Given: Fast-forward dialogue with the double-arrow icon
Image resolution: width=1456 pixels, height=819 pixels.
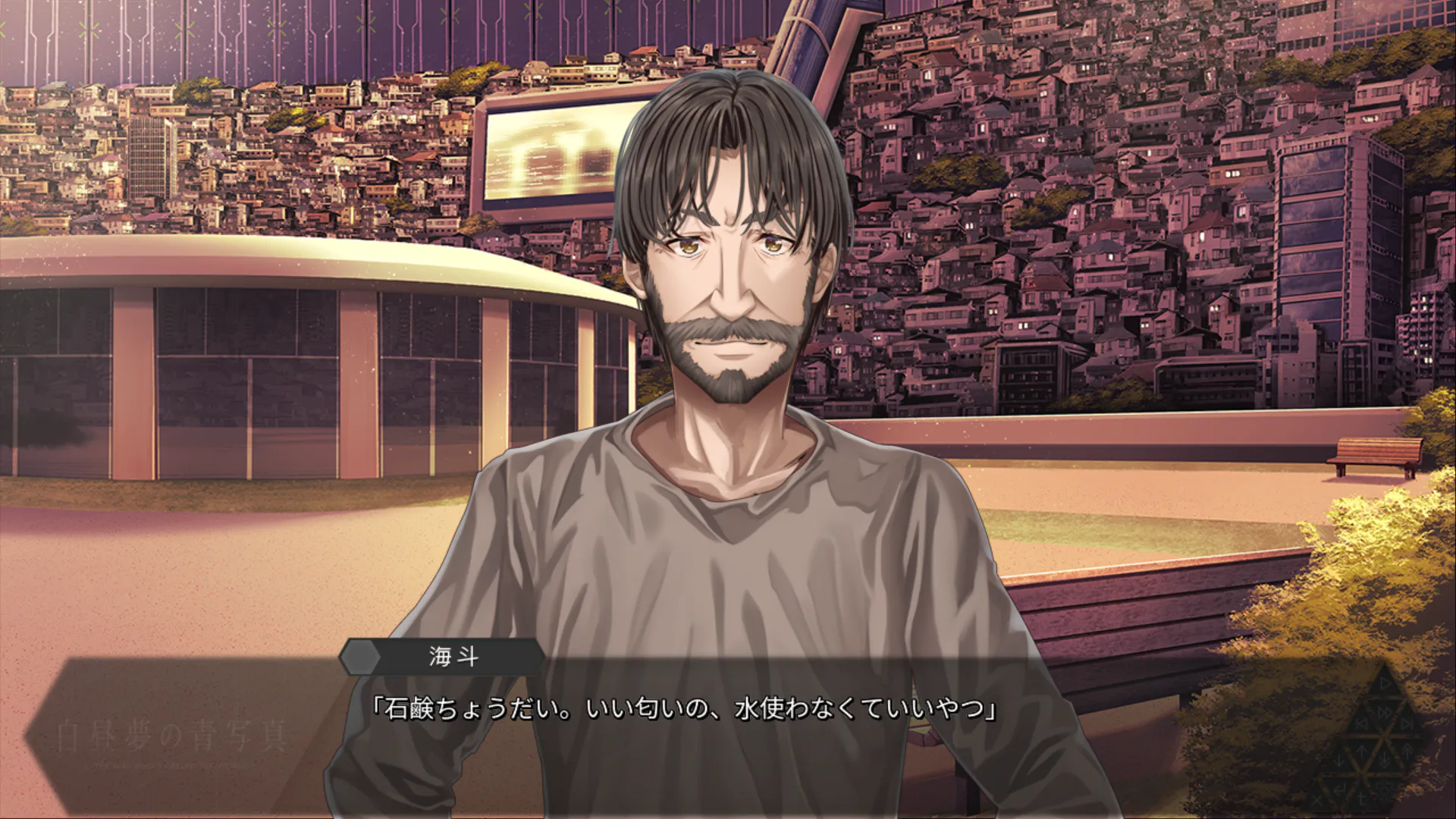Looking at the screenshot, I should (1385, 713).
